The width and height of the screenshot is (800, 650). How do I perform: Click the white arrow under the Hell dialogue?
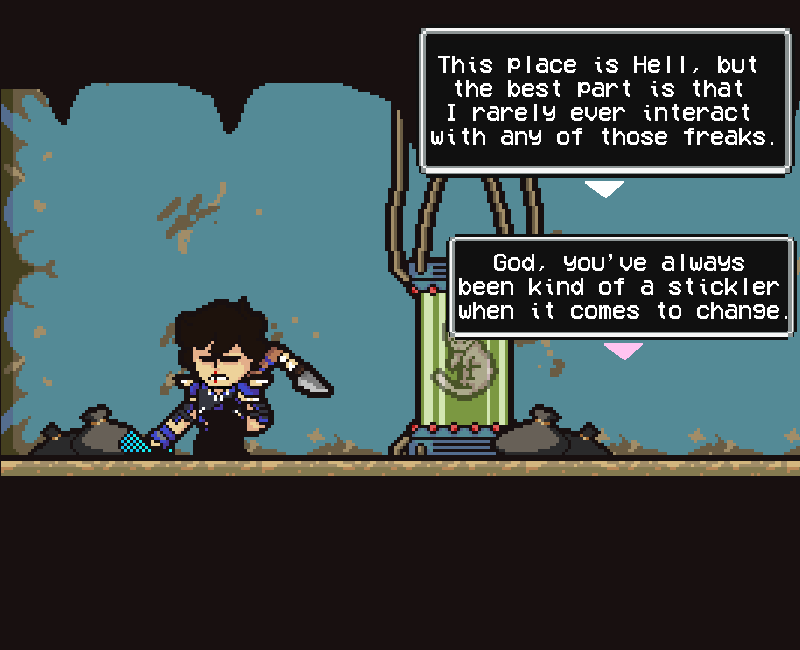click(x=604, y=188)
